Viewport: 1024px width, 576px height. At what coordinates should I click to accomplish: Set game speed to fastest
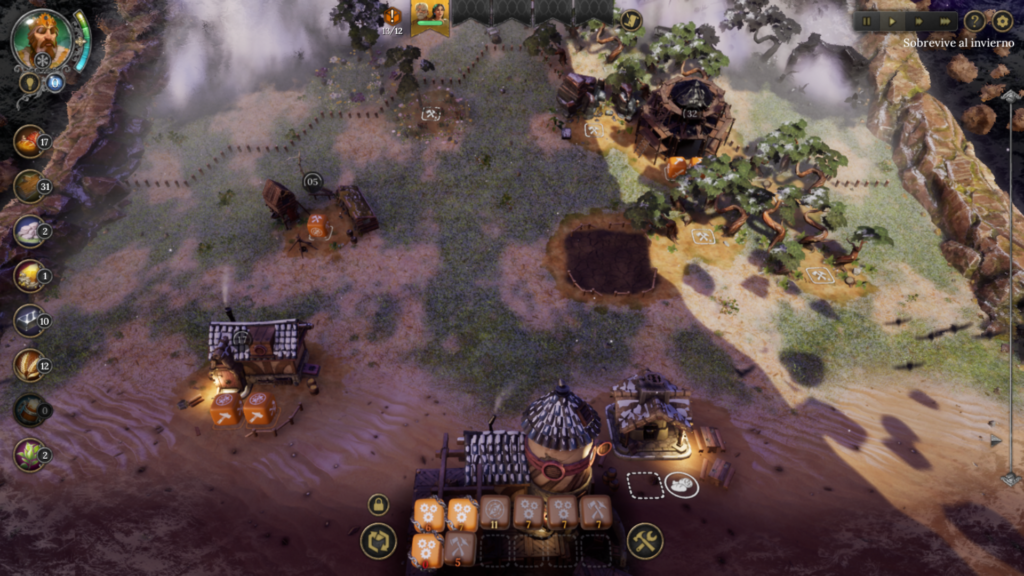(946, 20)
